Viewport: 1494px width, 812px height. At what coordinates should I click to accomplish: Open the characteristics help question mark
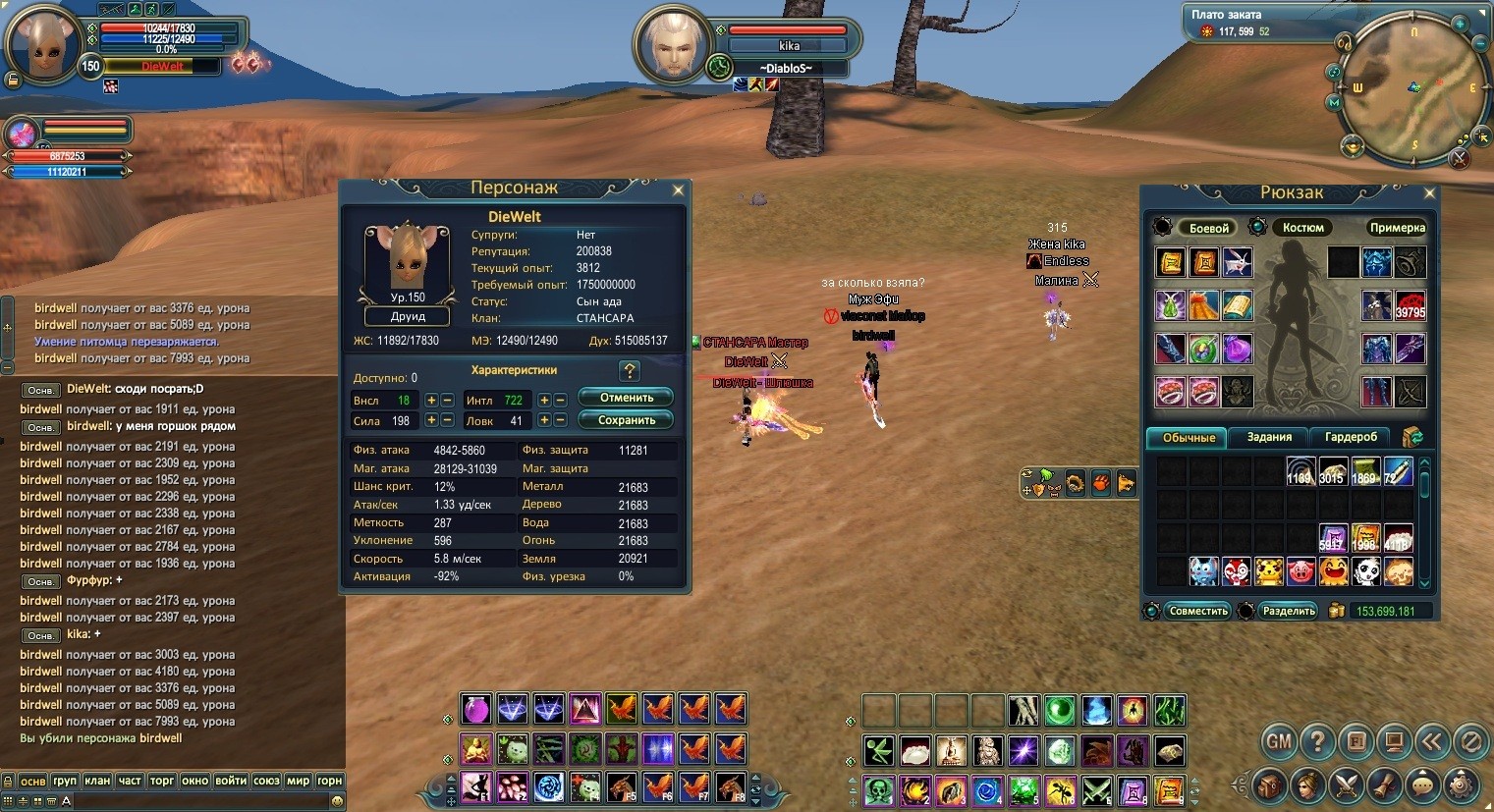tap(630, 371)
